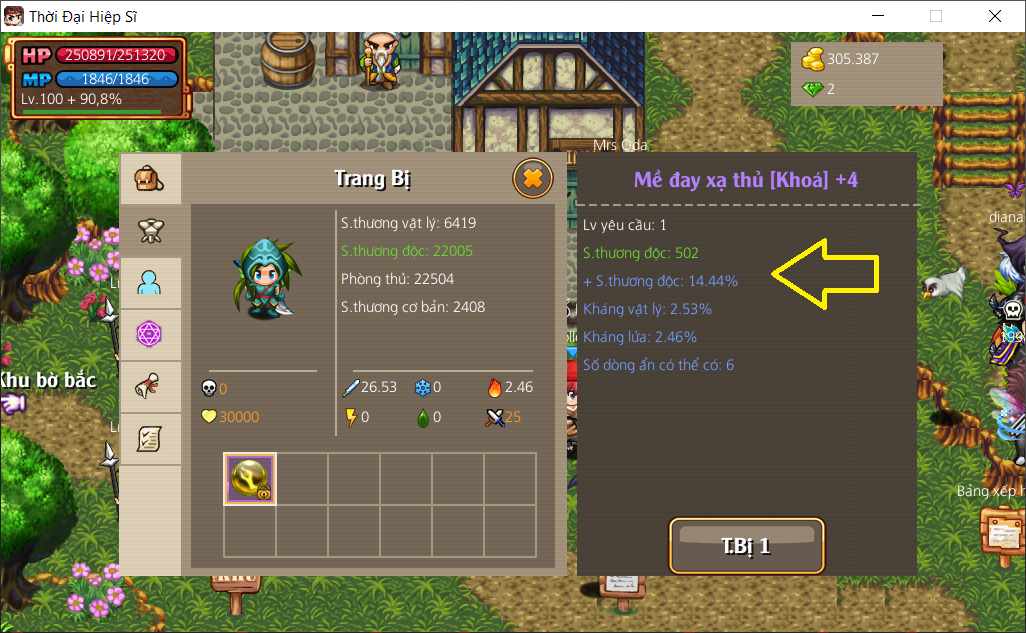Screen dimensions: 1026x633
Task: Click the character portrait in equipment panel
Action: pos(262,279)
